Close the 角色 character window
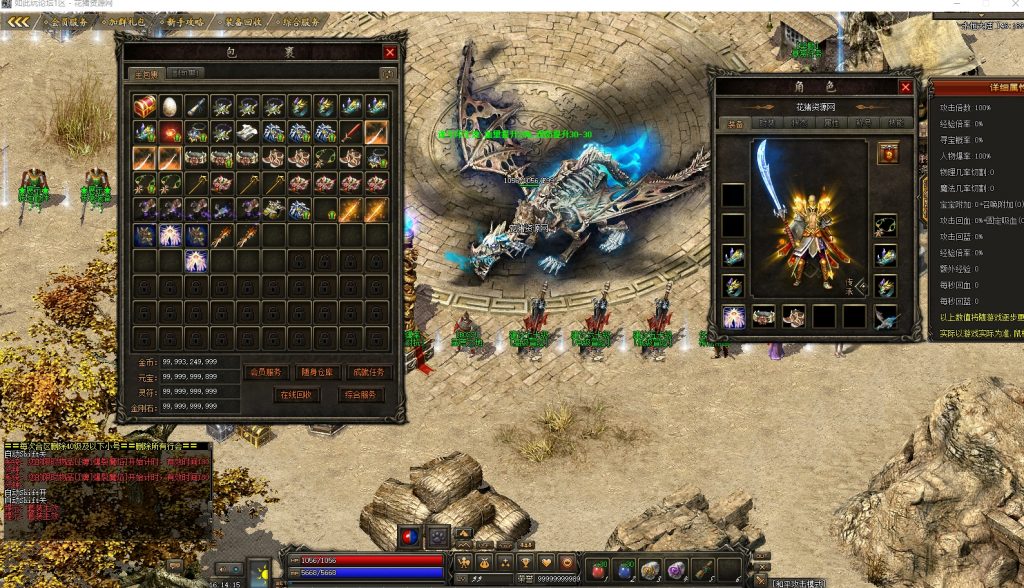The image size is (1024, 588). 905,87
